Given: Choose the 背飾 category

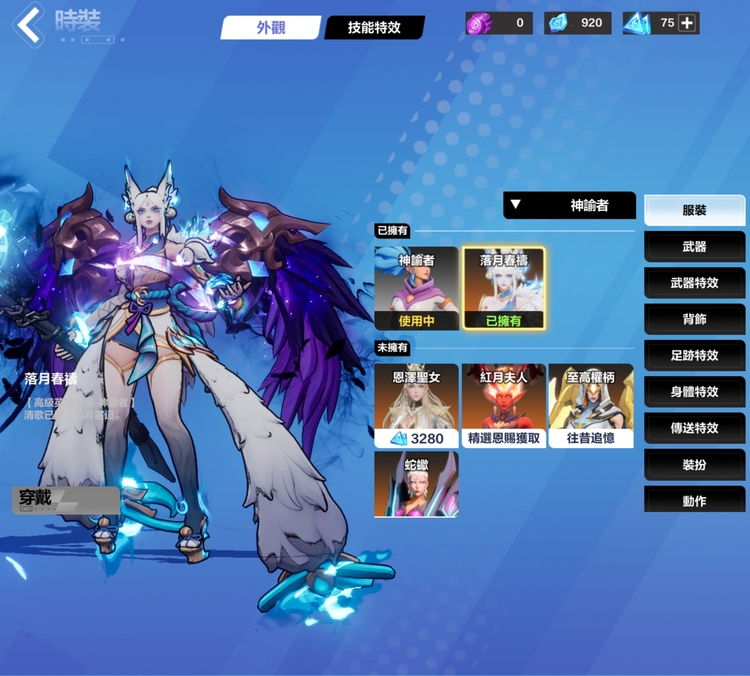Looking at the screenshot, I should coord(694,319).
